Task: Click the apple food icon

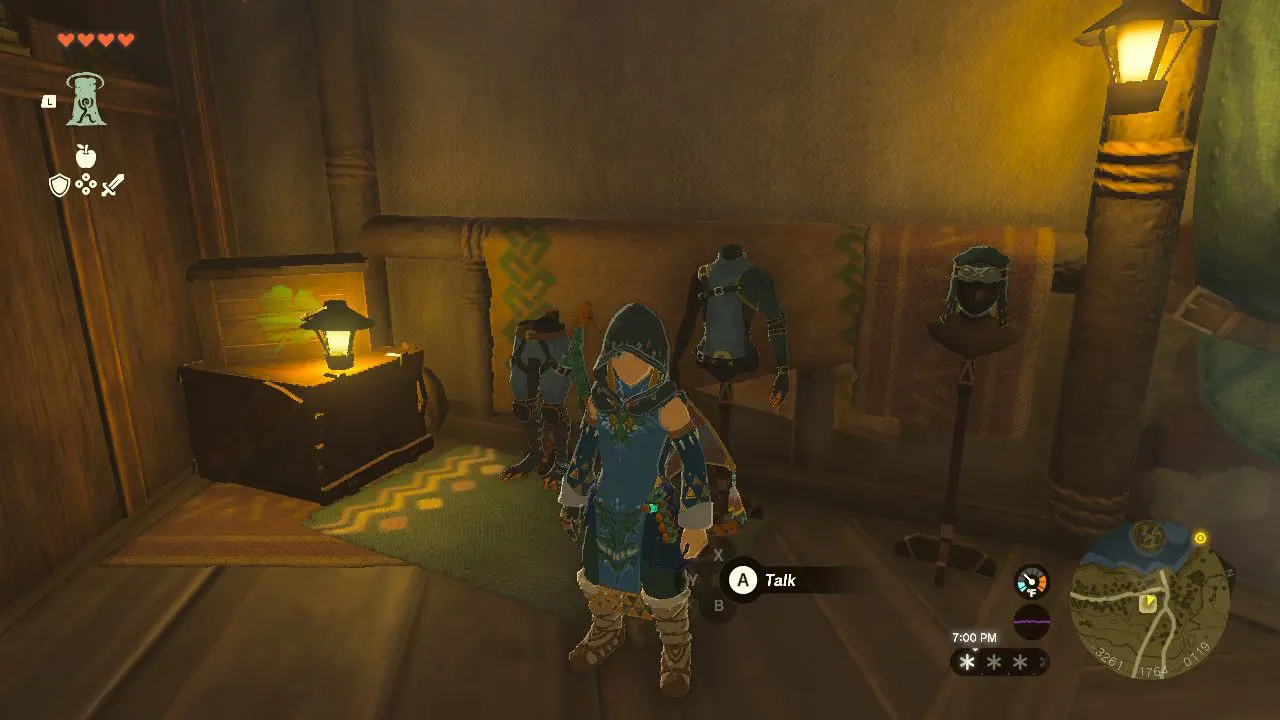Action: pos(85,154)
